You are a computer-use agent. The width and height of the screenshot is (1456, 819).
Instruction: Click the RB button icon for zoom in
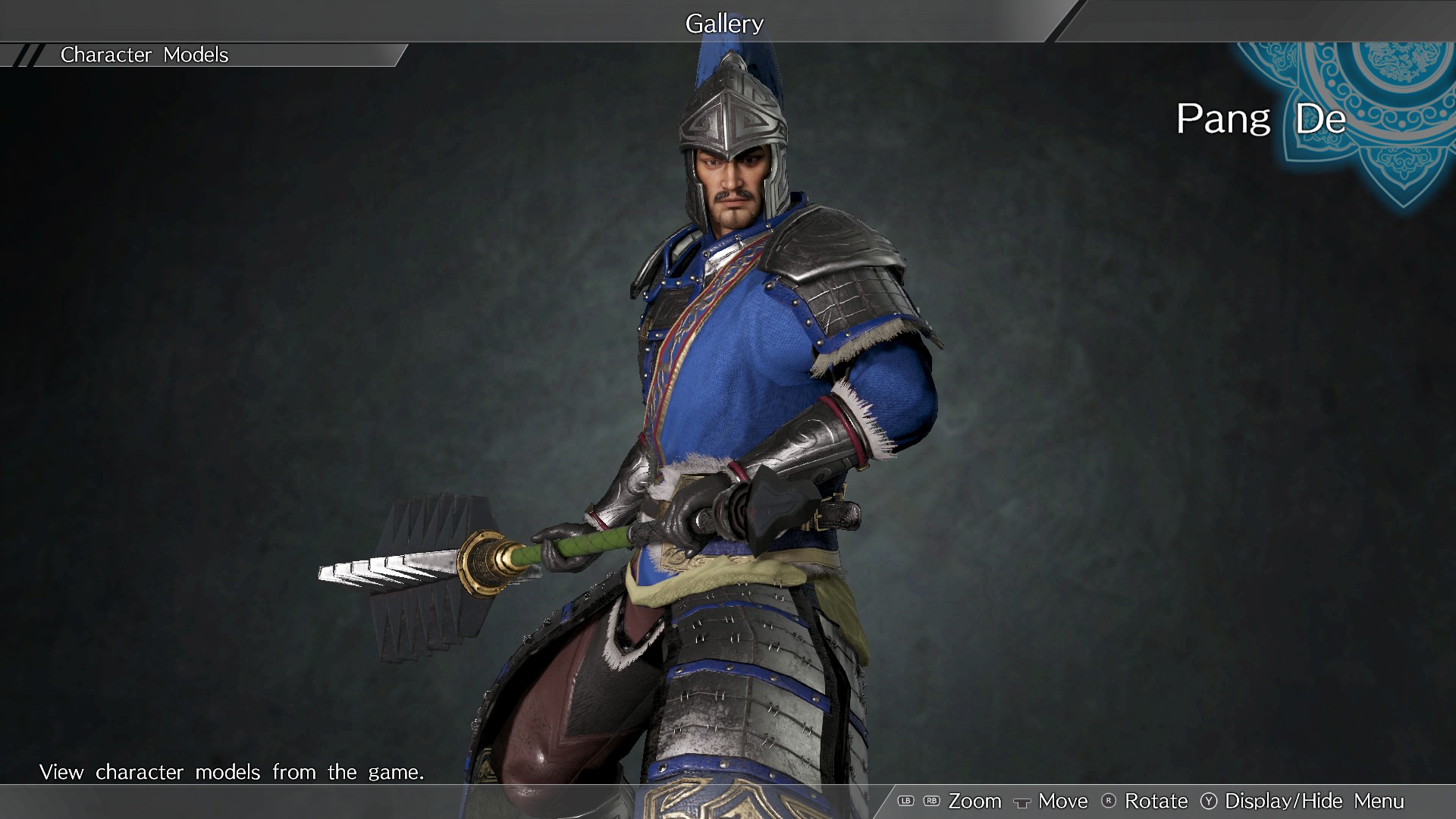tap(931, 801)
